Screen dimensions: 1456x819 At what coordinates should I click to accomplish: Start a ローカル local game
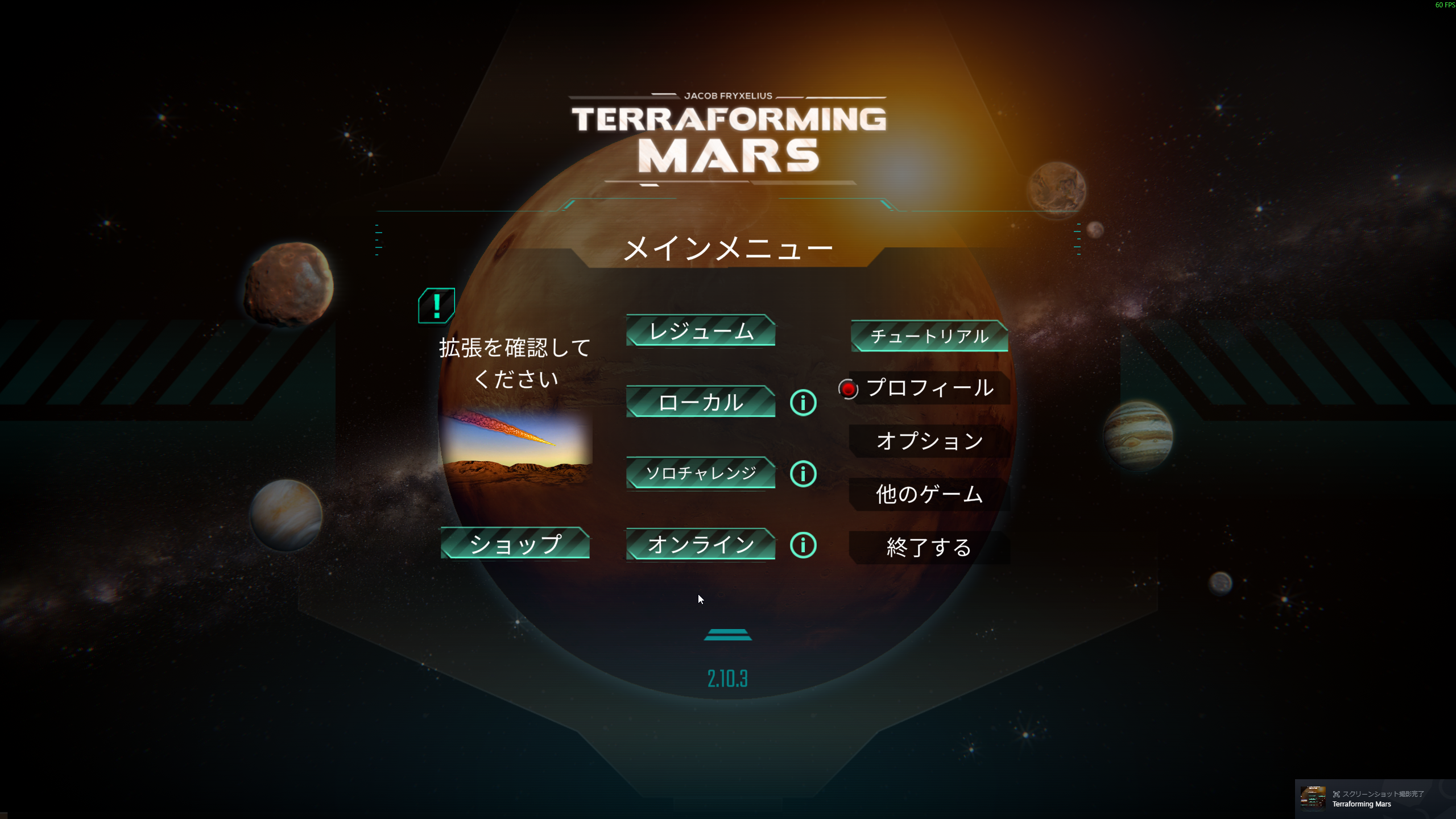(x=701, y=402)
